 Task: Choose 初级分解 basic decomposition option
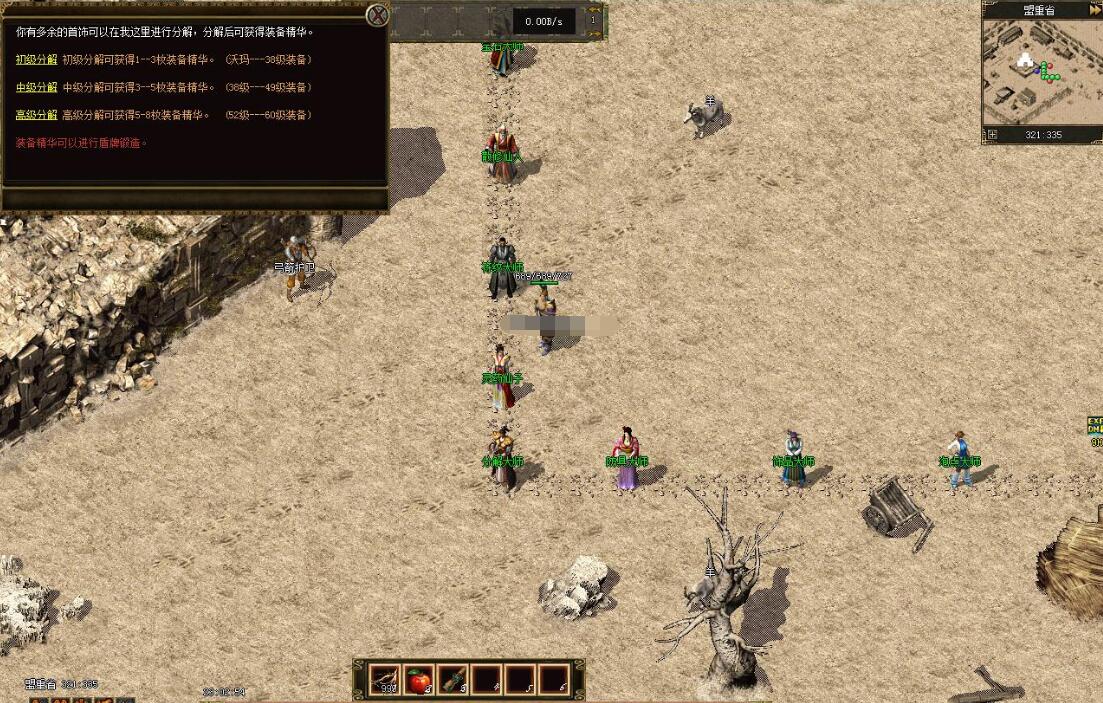click(36, 59)
